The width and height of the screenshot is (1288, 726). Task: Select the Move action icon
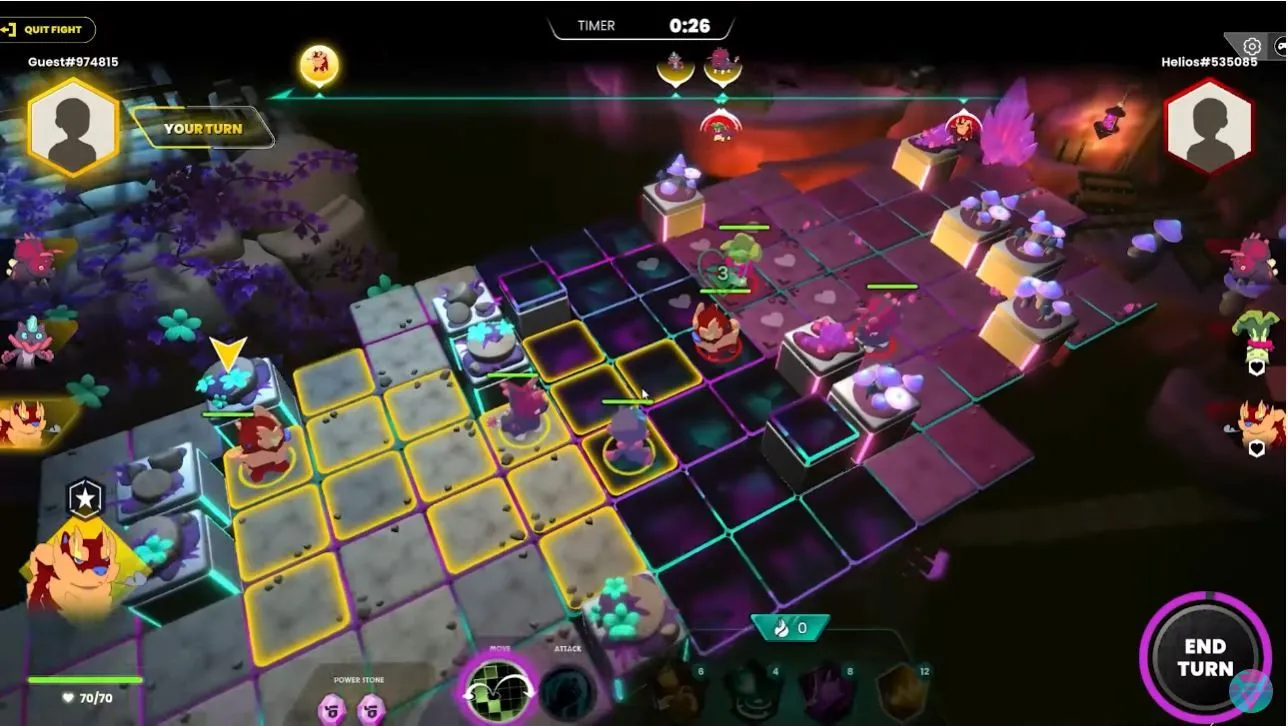click(x=498, y=692)
